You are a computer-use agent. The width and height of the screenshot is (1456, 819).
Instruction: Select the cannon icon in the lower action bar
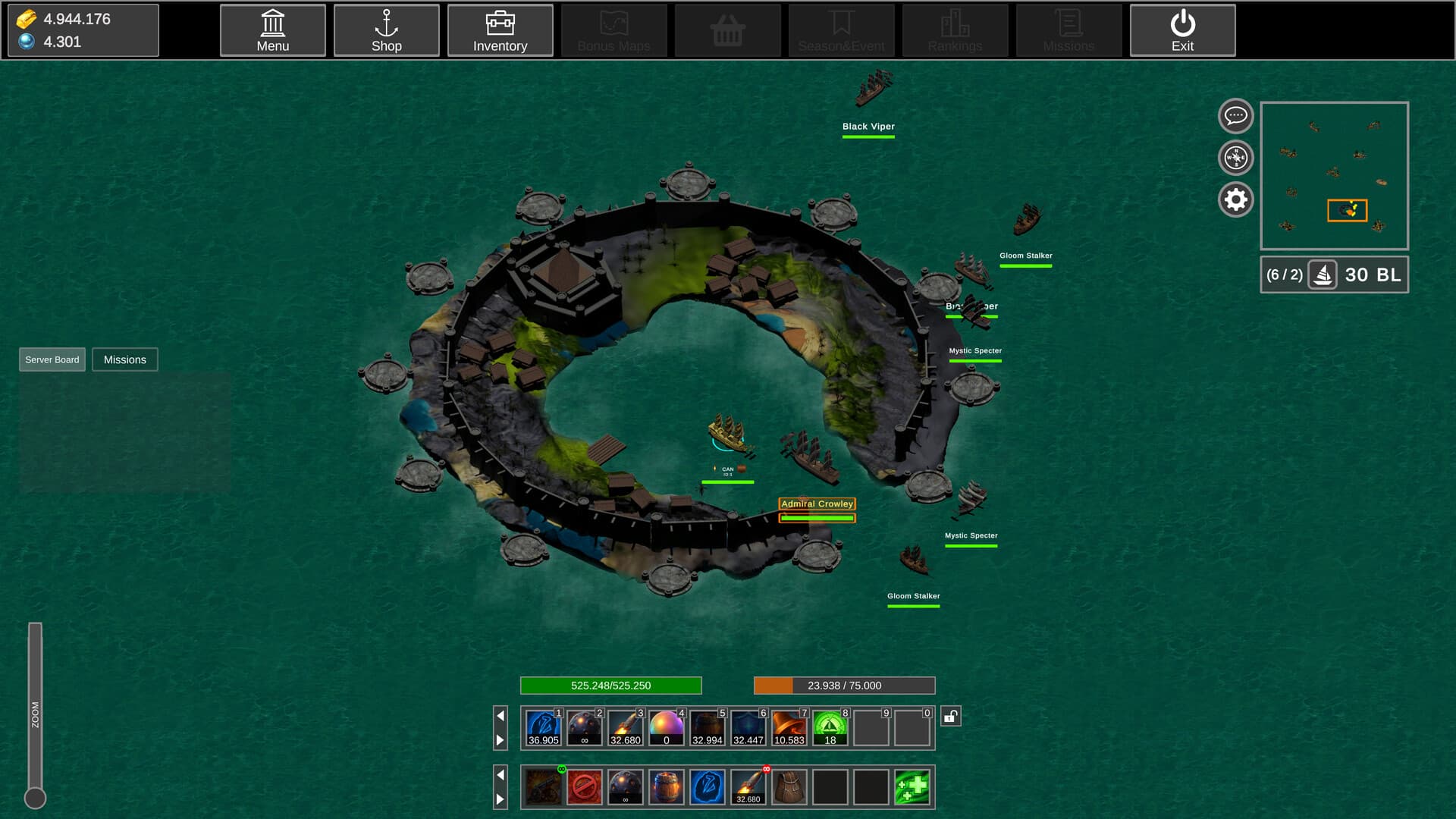pyautogui.click(x=542, y=787)
